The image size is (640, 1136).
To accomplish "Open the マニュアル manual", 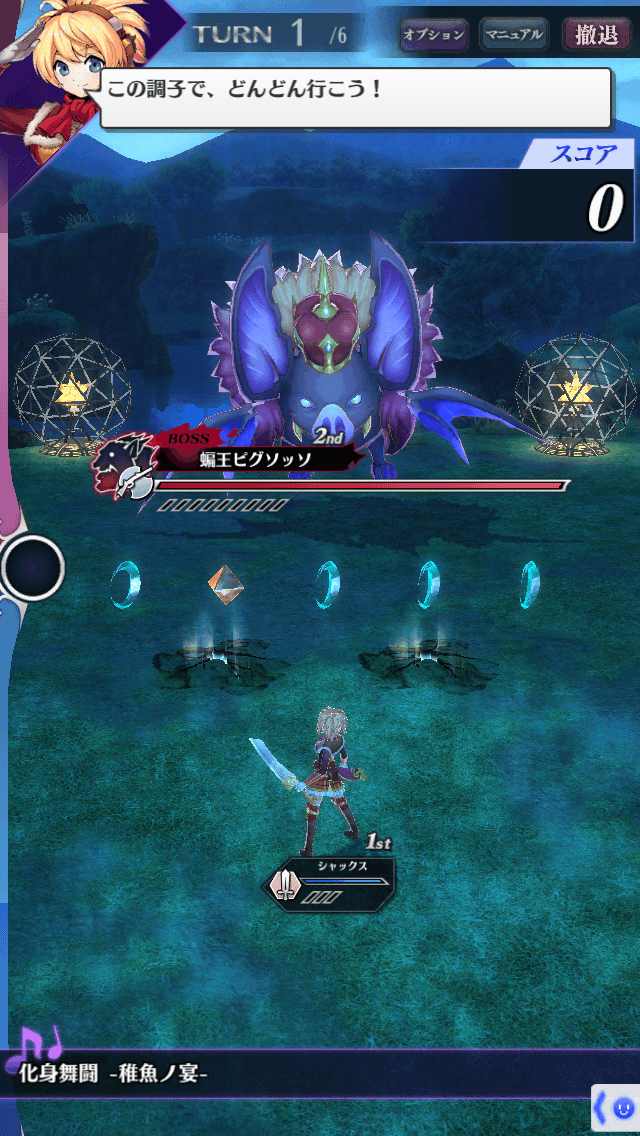I will click(513, 35).
